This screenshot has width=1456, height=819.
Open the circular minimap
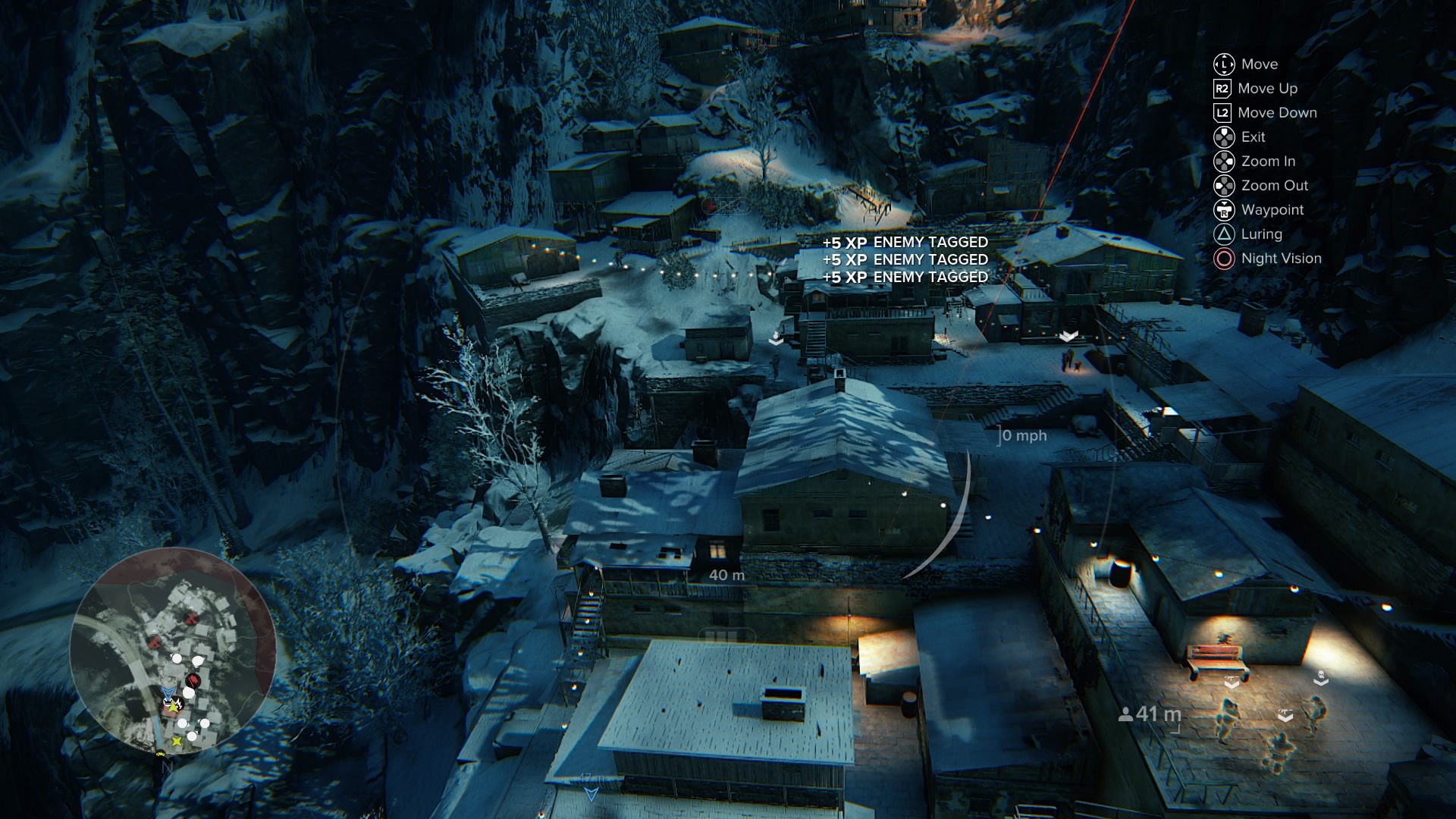[173, 651]
